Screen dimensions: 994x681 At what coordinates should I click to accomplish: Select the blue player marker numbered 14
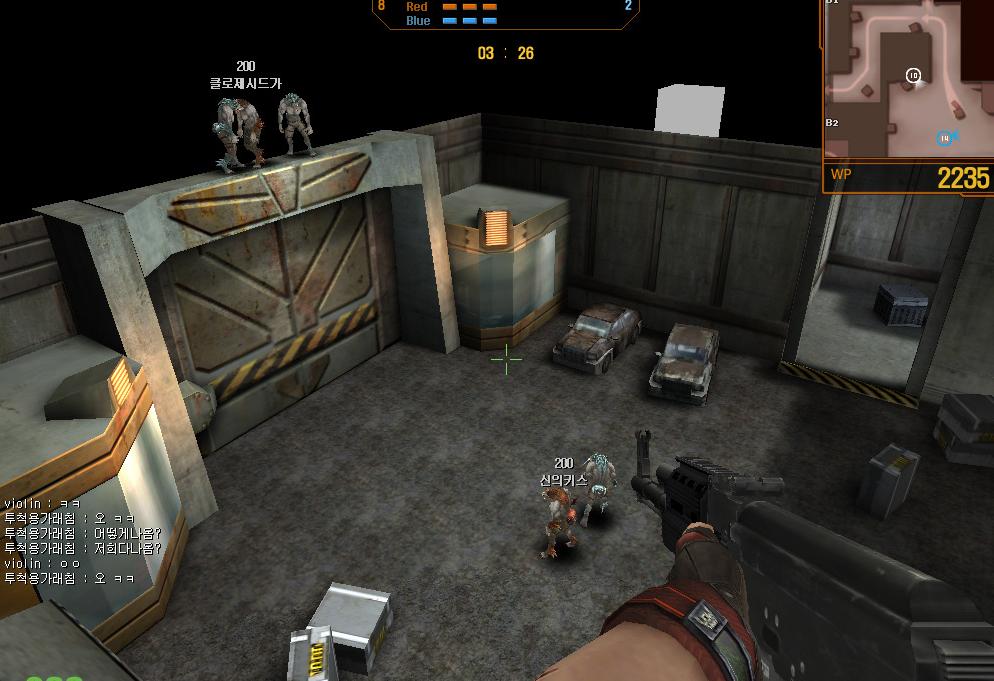click(x=944, y=138)
